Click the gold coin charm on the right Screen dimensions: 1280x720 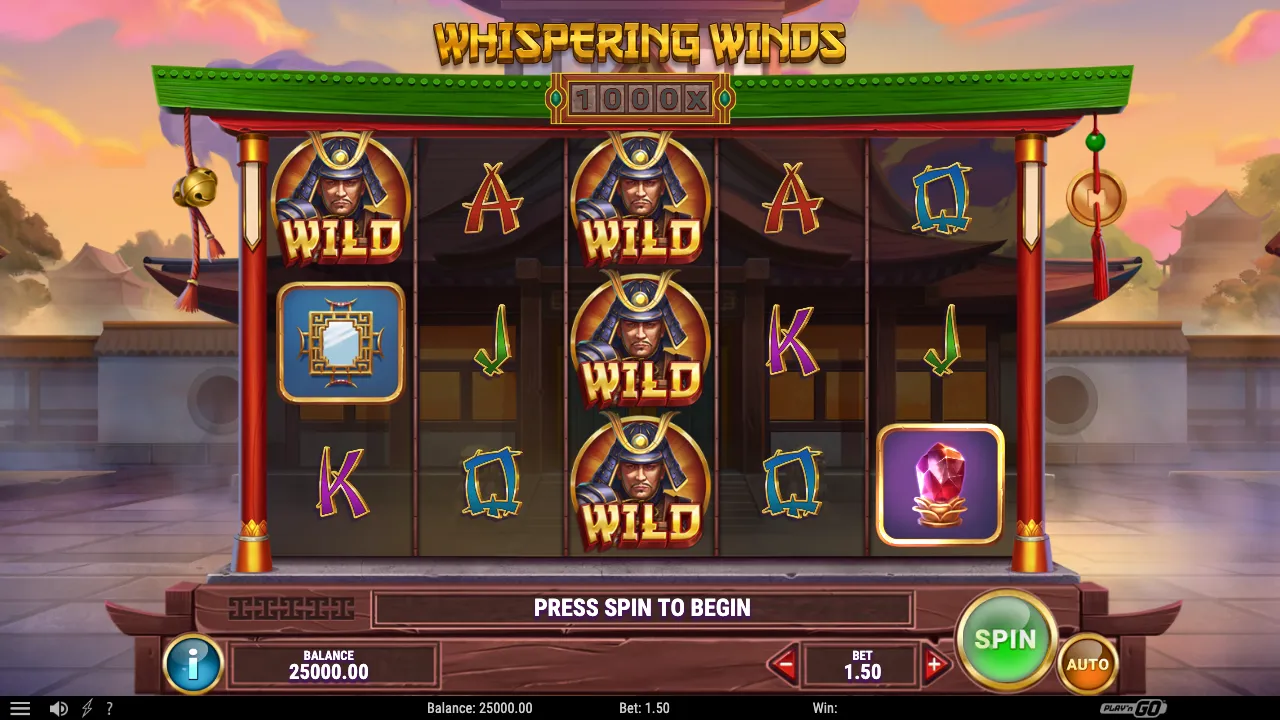pos(1099,197)
